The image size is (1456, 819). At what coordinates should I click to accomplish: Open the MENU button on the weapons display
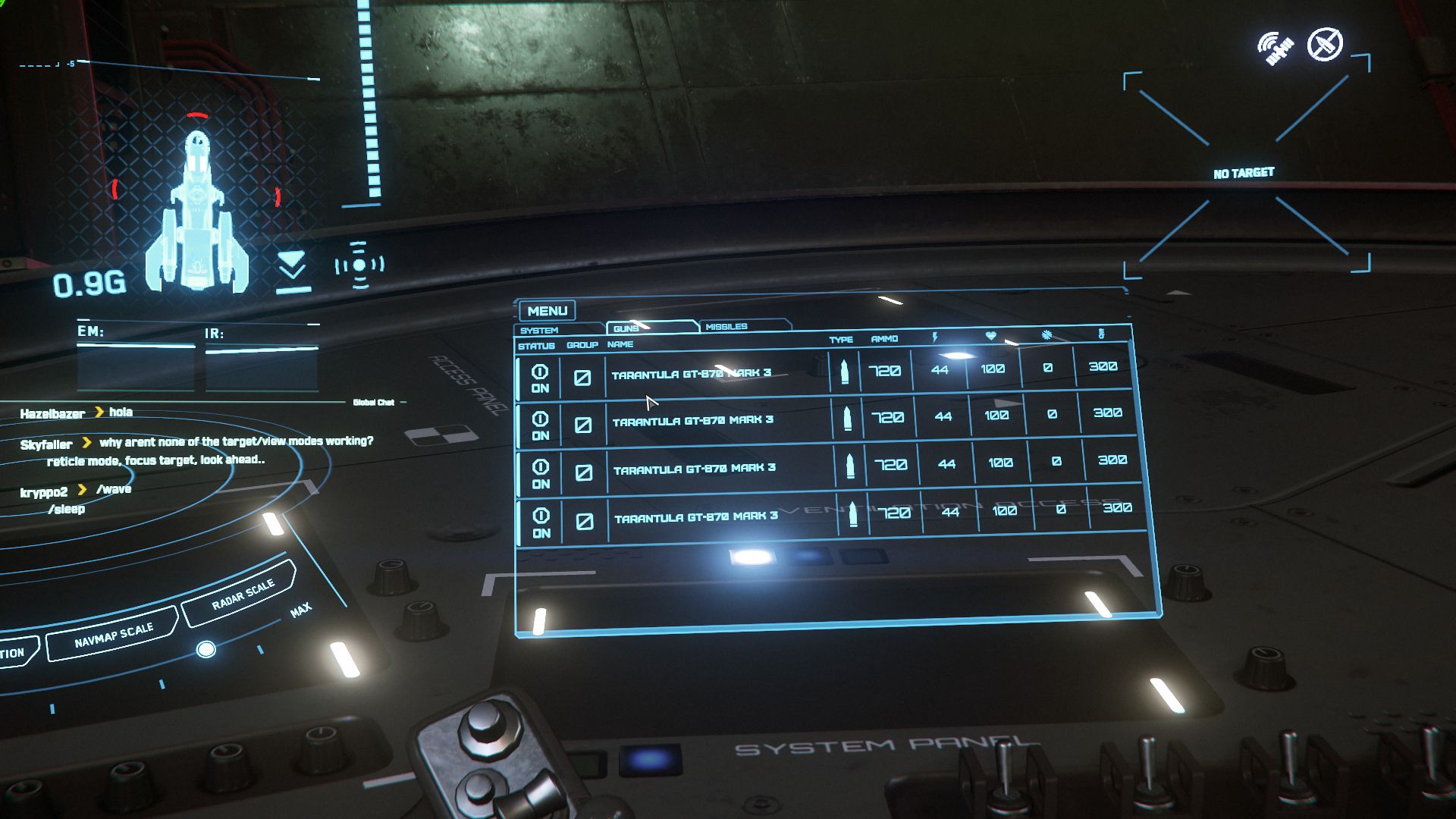point(547,311)
